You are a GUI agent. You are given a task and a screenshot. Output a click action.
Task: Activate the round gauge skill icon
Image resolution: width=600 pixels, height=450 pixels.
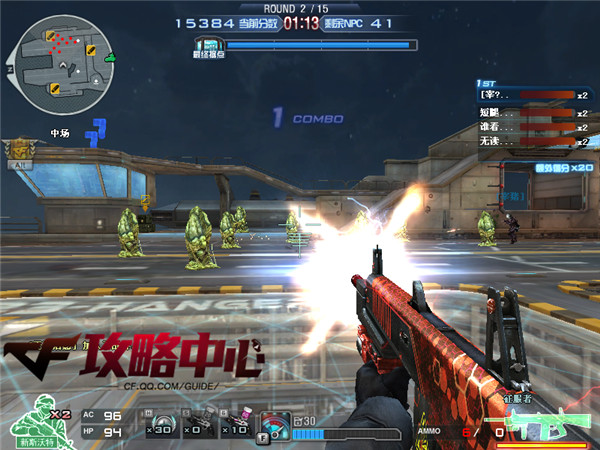click(274, 425)
